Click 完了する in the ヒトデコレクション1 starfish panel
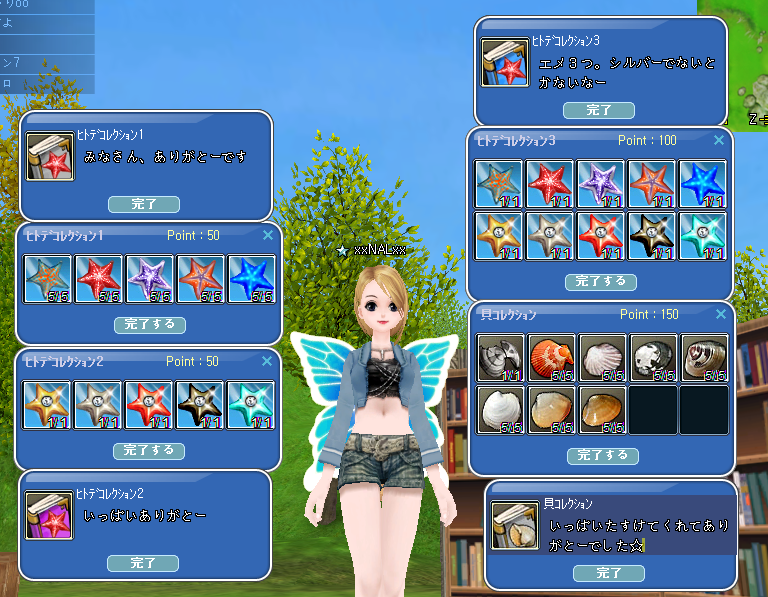Image resolution: width=768 pixels, height=597 pixels. [x=150, y=325]
